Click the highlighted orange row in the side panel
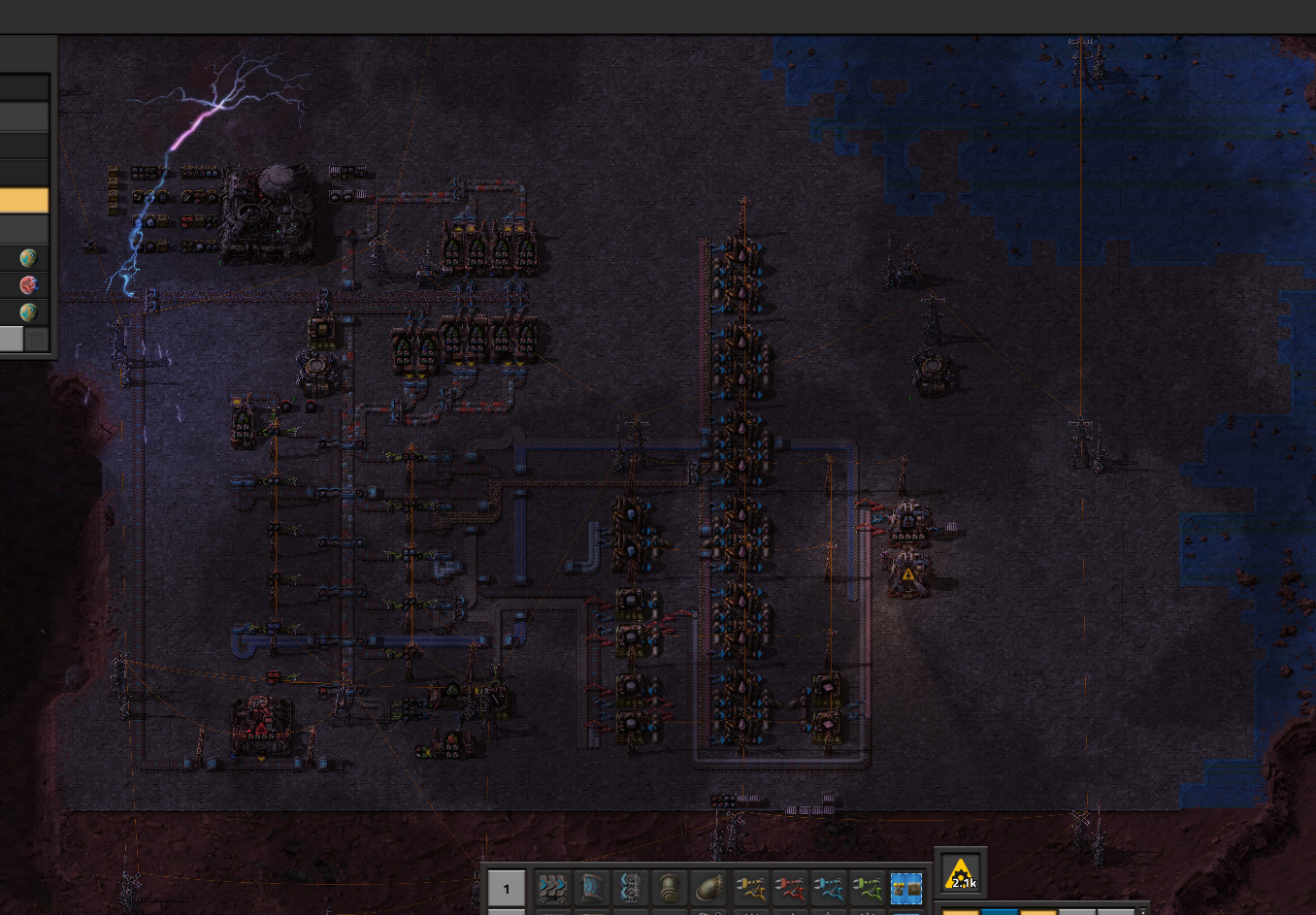 23,201
